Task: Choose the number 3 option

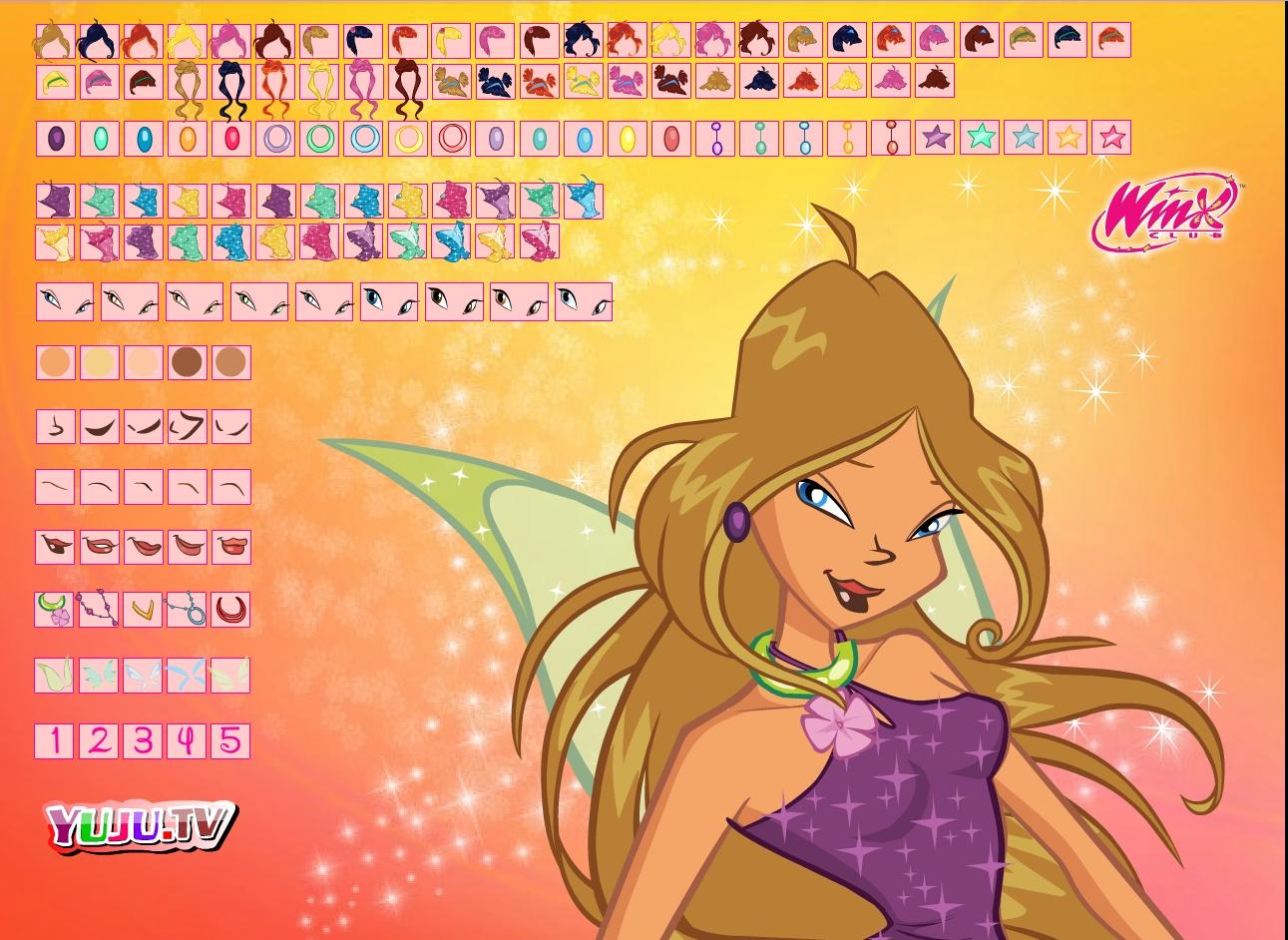Action: click(143, 740)
